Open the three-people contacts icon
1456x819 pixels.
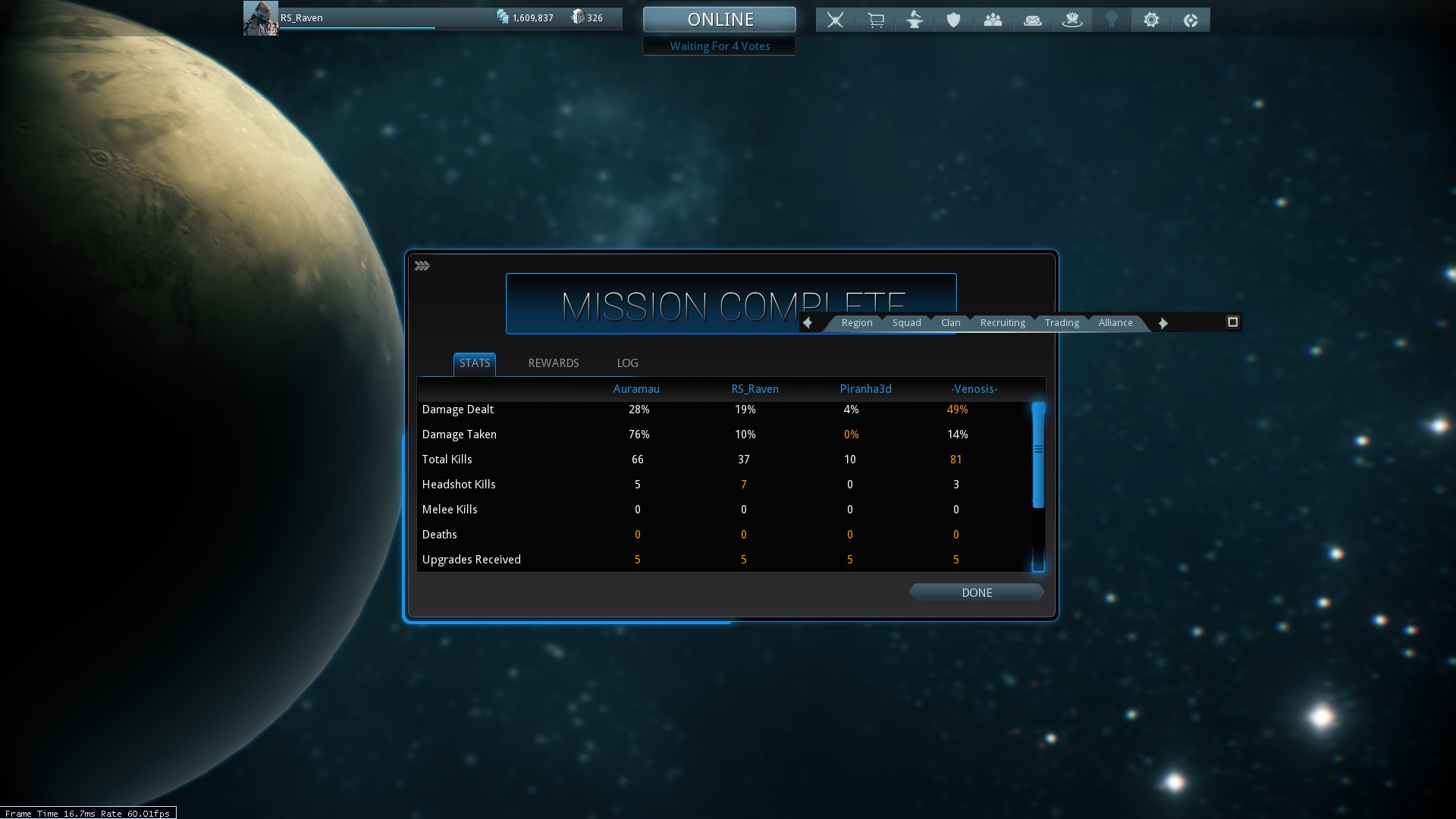coord(993,20)
